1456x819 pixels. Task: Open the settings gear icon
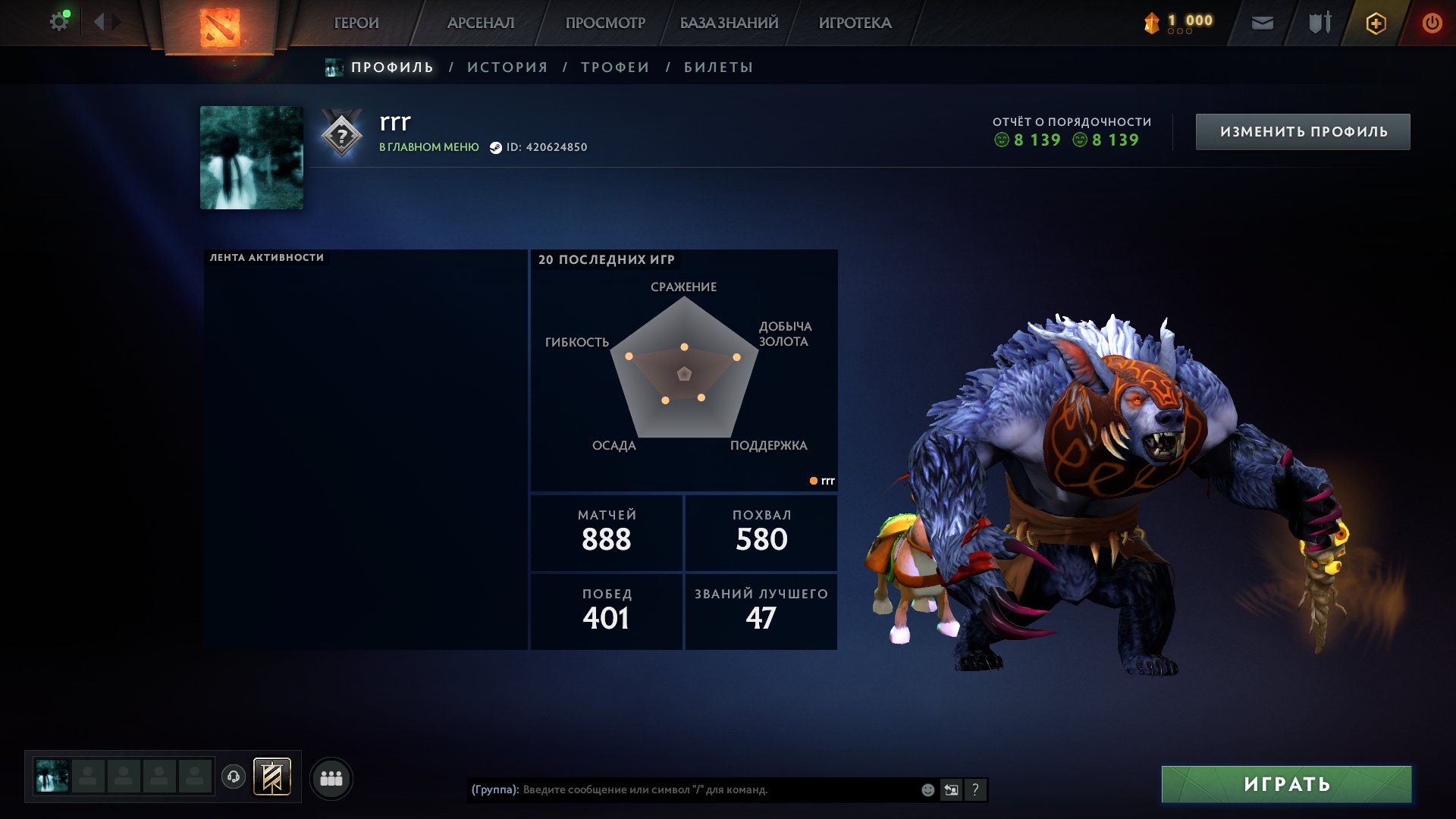tap(58, 22)
